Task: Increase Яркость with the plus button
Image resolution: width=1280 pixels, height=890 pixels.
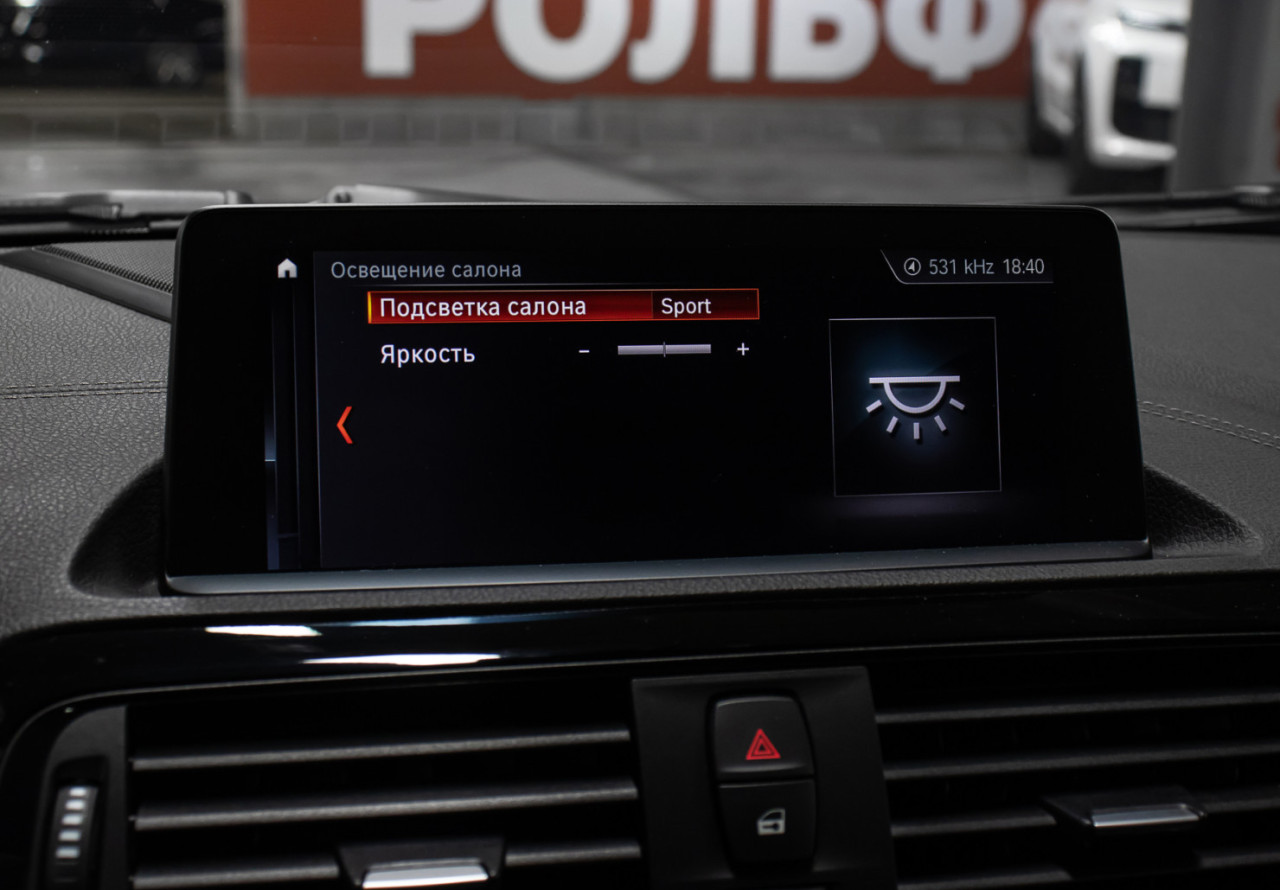Action: (742, 349)
